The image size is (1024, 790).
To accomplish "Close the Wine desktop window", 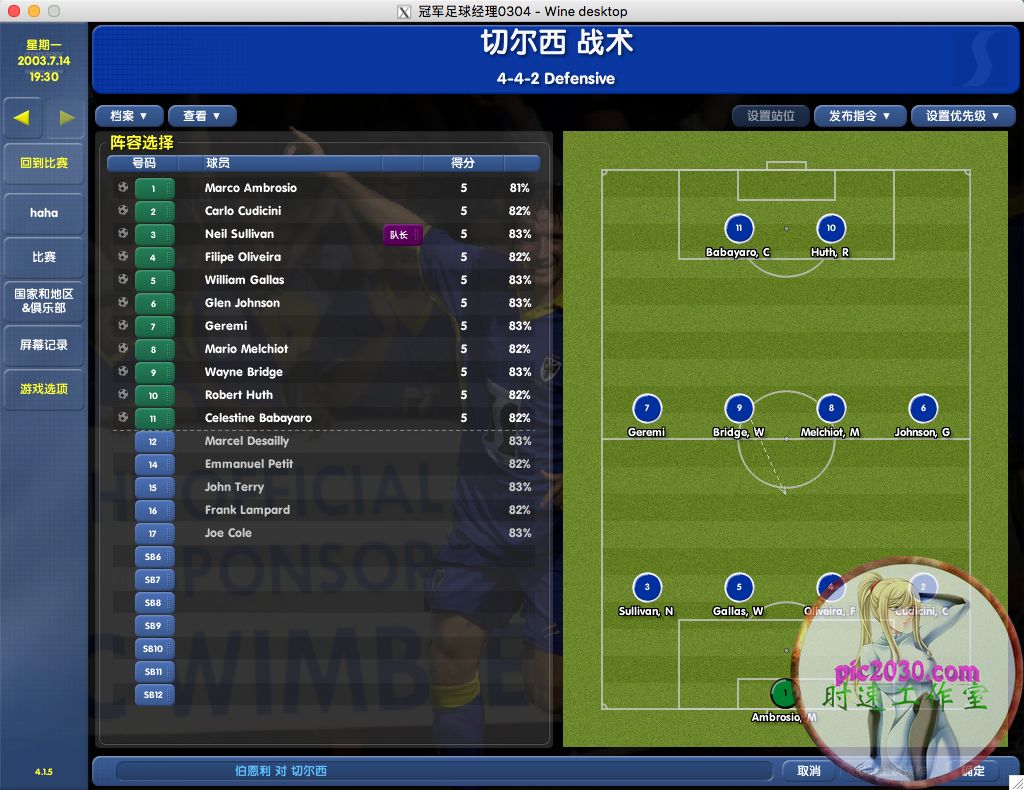I will point(13,11).
